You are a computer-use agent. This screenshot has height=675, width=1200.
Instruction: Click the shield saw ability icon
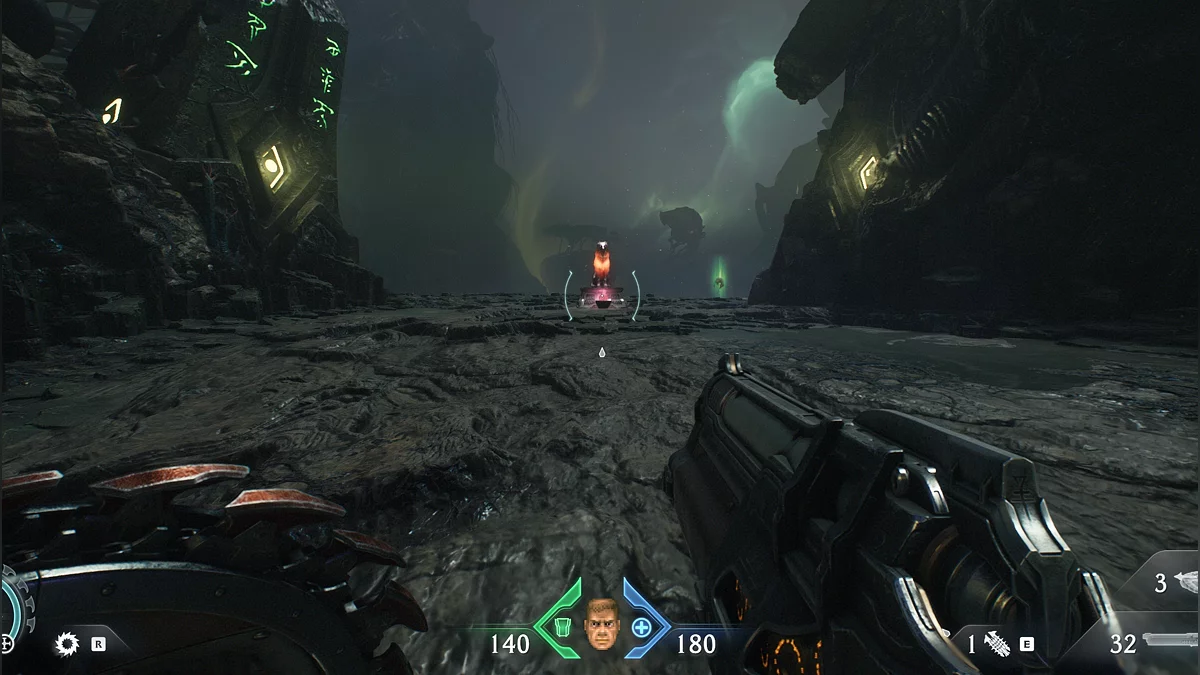click(x=67, y=644)
